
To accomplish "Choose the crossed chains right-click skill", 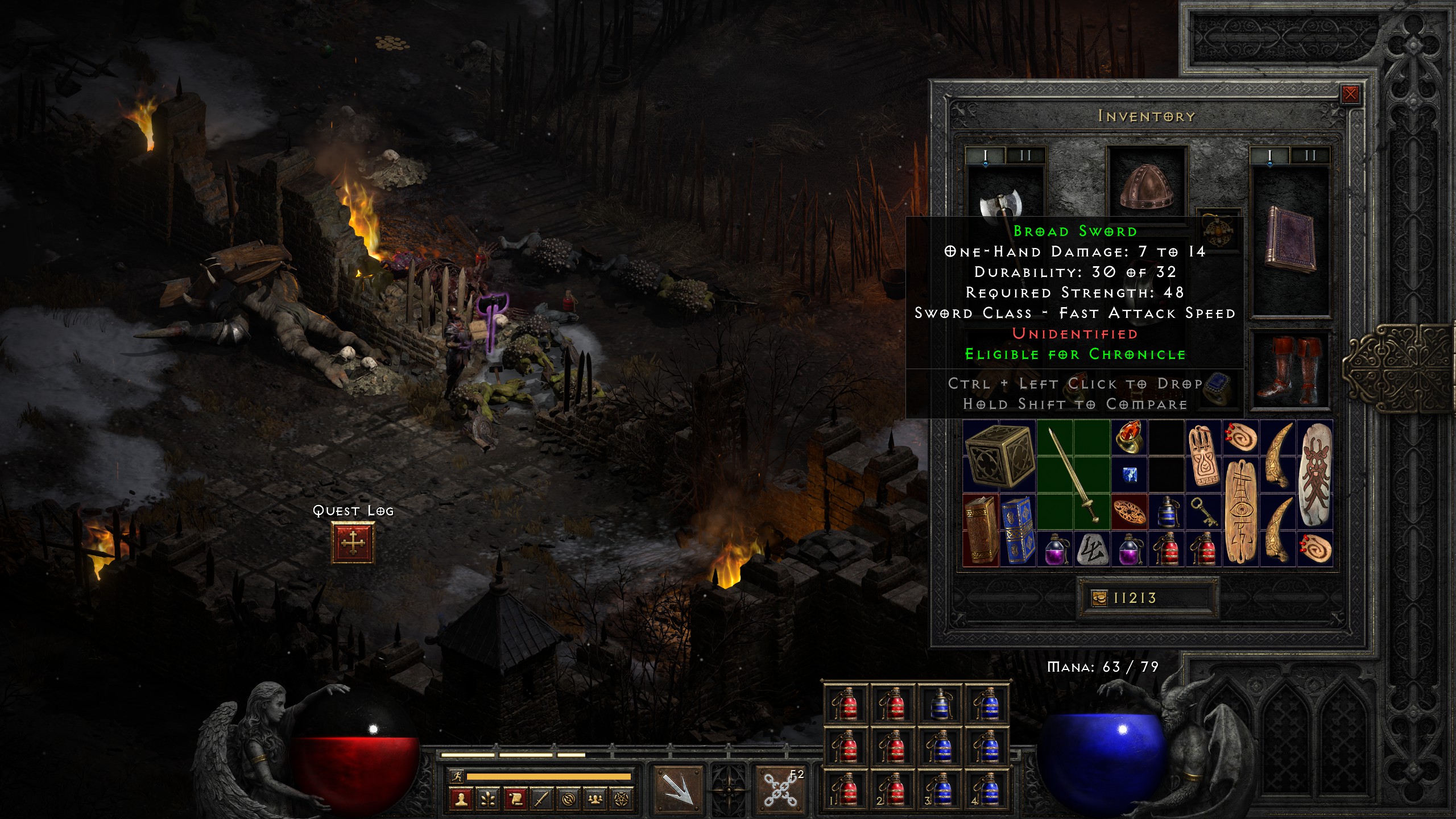I will (780, 789).
